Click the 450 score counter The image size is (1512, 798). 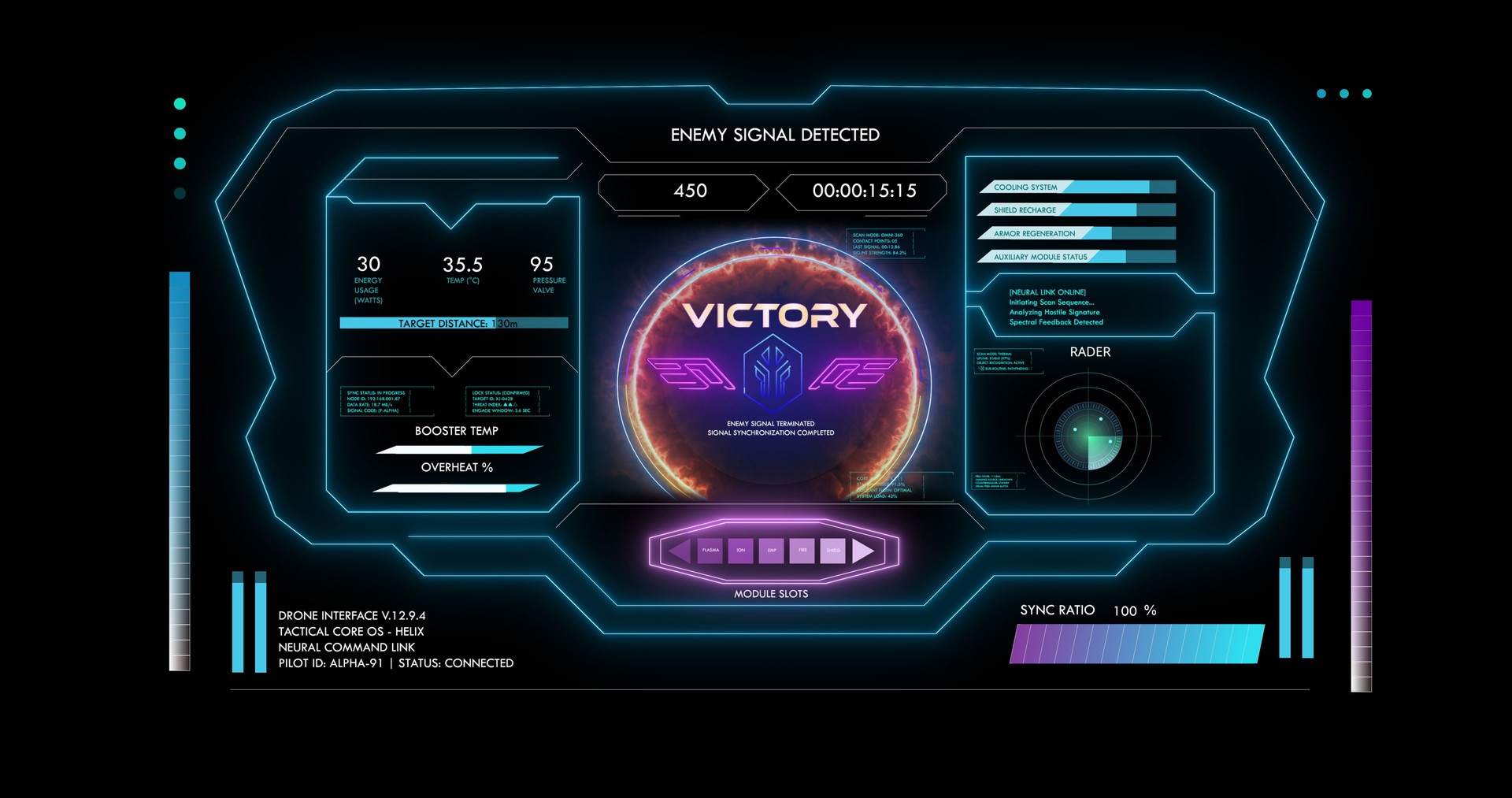coord(691,191)
